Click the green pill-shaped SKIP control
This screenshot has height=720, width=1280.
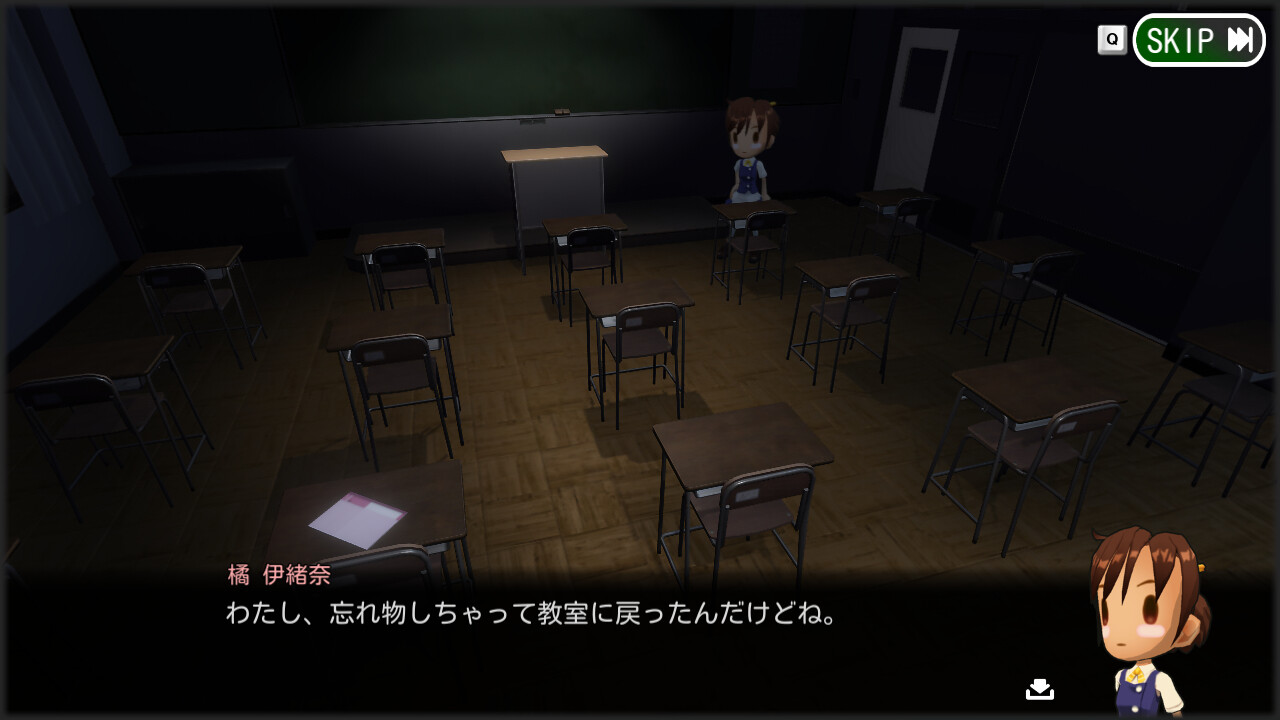pyautogui.click(x=1197, y=41)
